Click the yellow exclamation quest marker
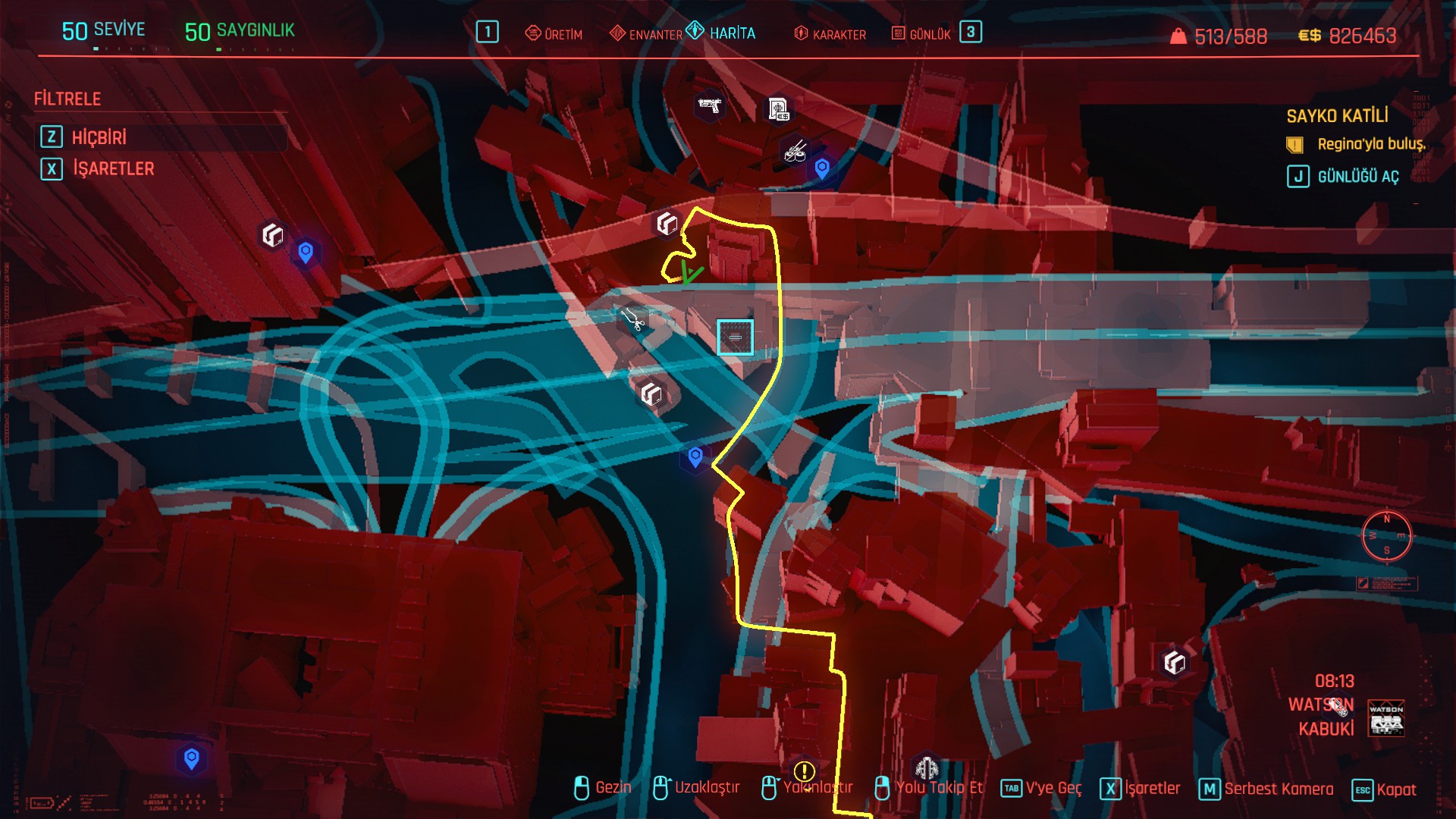 pyautogui.click(x=804, y=771)
